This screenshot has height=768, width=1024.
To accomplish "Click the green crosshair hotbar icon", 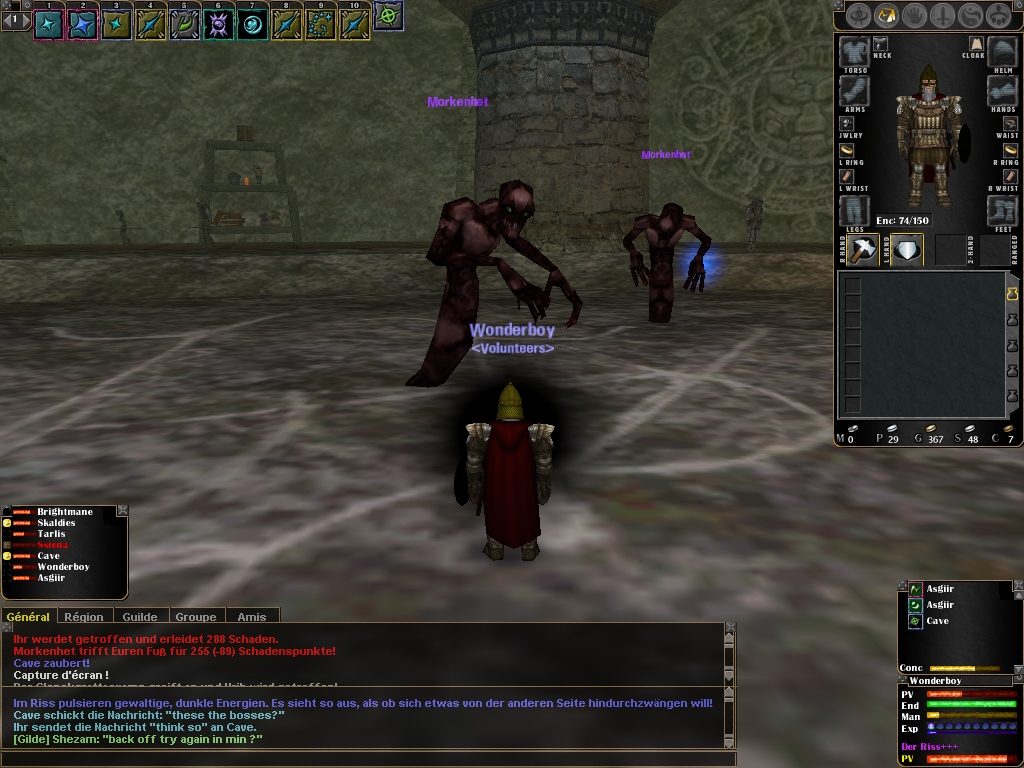I will tap(388, 16).
